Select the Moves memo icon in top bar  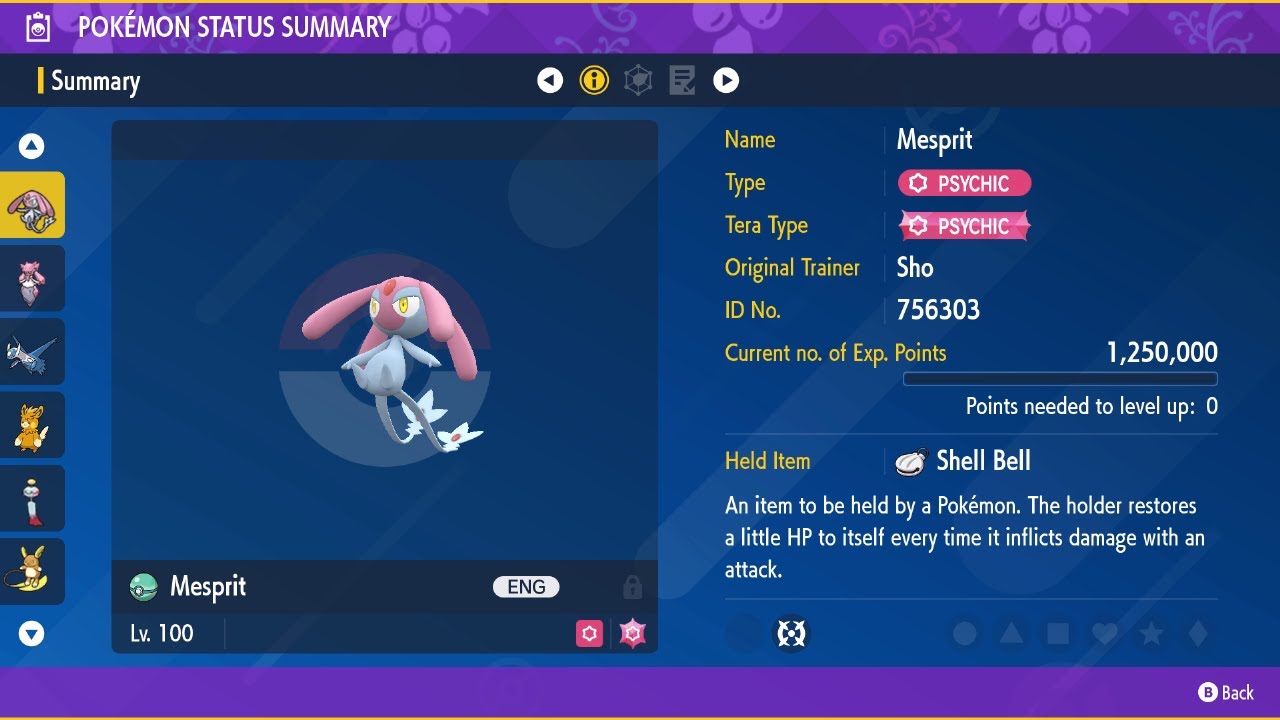(682, 80)
